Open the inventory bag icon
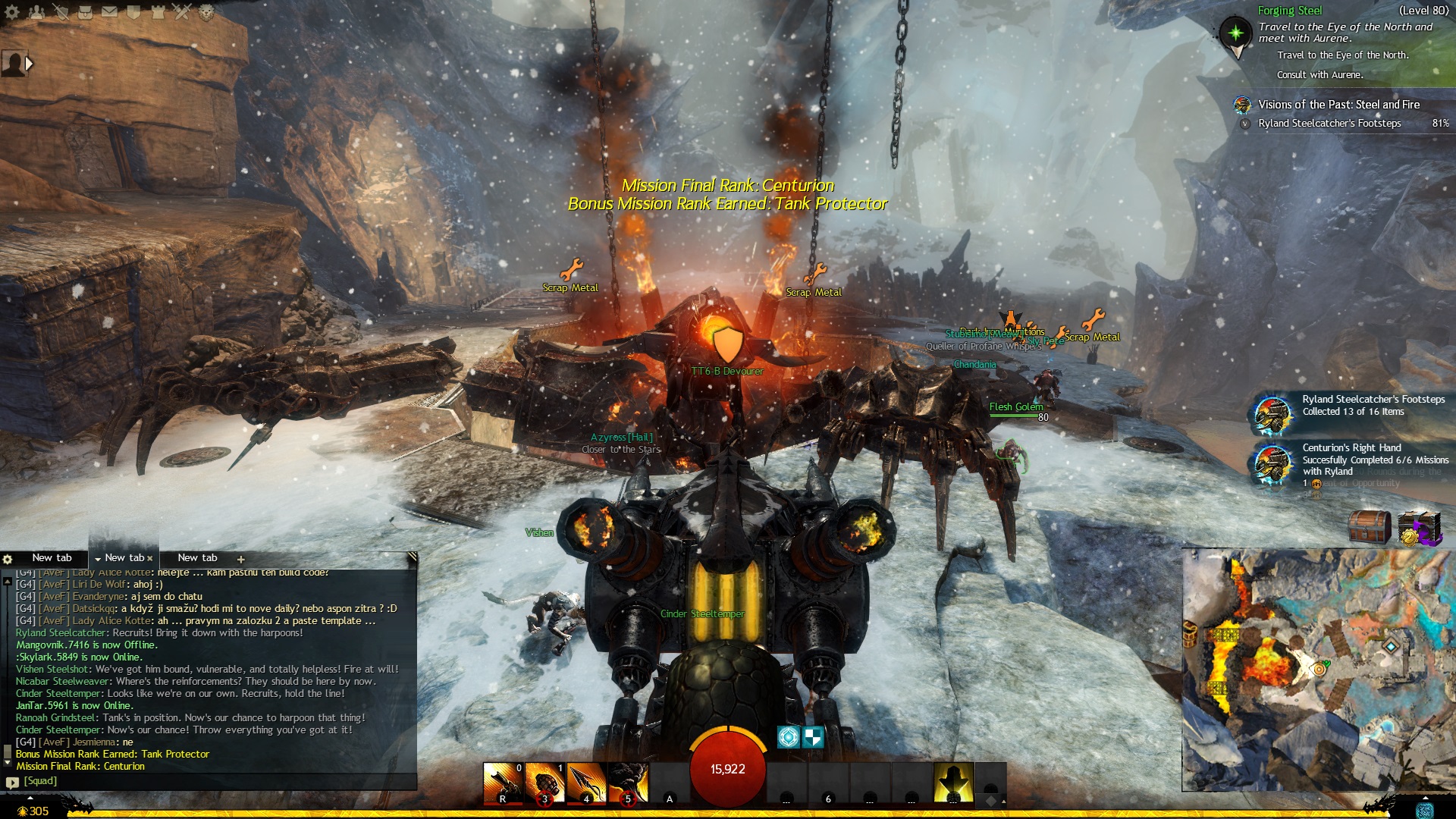 pos(85,11)
